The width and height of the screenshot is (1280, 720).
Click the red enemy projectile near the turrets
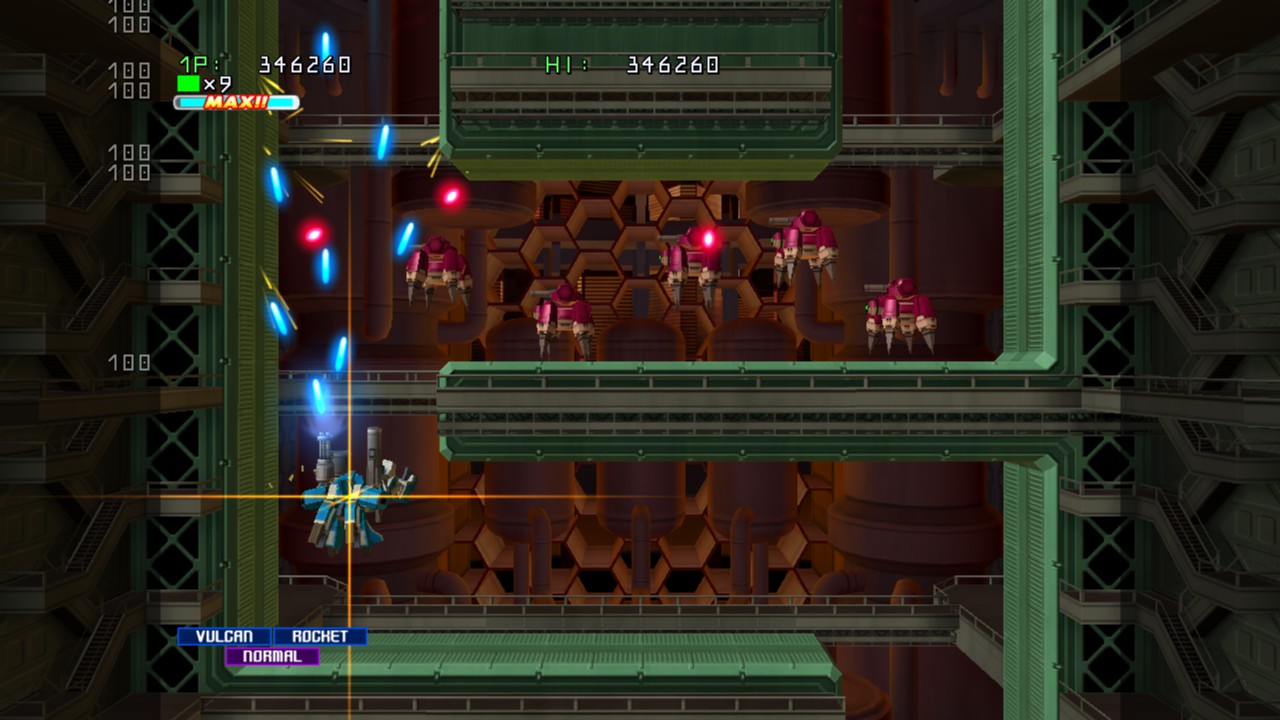452,196
